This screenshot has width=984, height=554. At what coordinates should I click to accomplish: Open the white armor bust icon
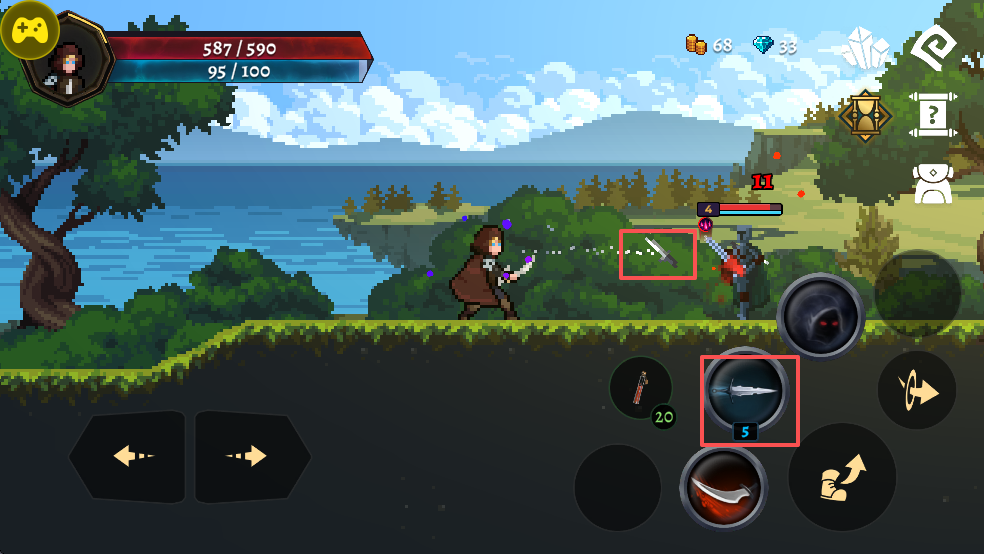coord(933,184)
